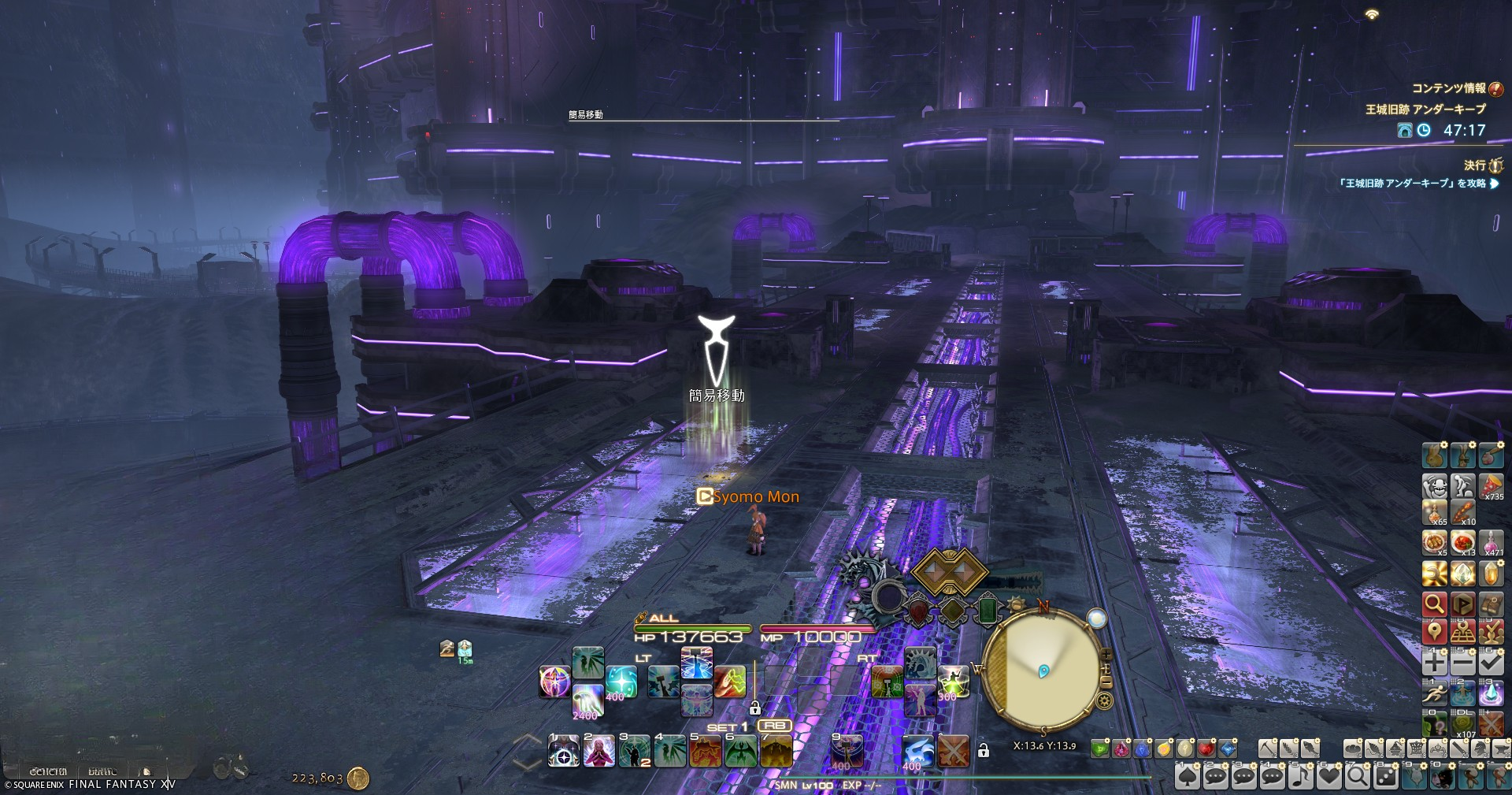The width and height of the screenshot is (1512, 795).
Task: Open the spade icon macro button
Action: 1188,778
